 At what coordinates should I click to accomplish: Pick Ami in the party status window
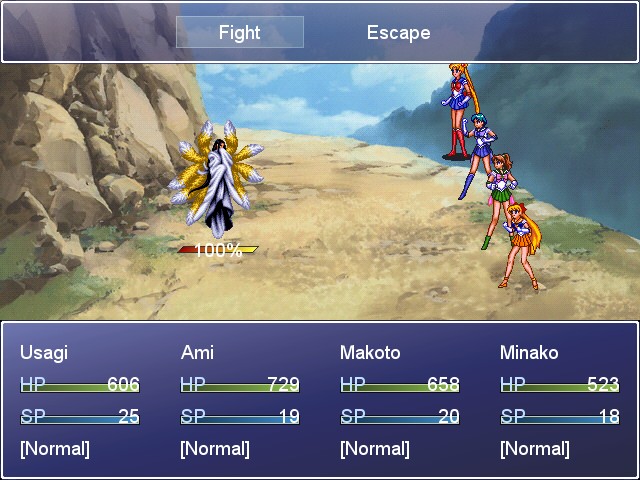(239, 400)
